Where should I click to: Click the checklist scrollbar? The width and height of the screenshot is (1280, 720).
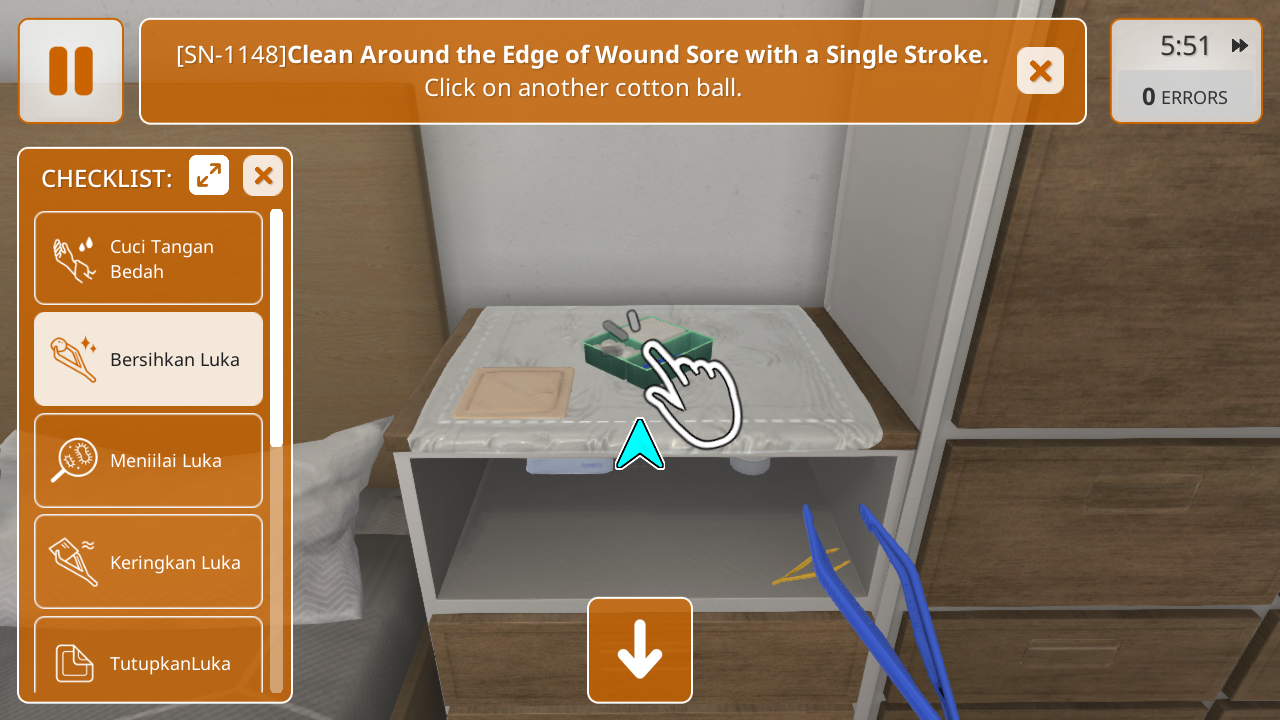point(276,328)
